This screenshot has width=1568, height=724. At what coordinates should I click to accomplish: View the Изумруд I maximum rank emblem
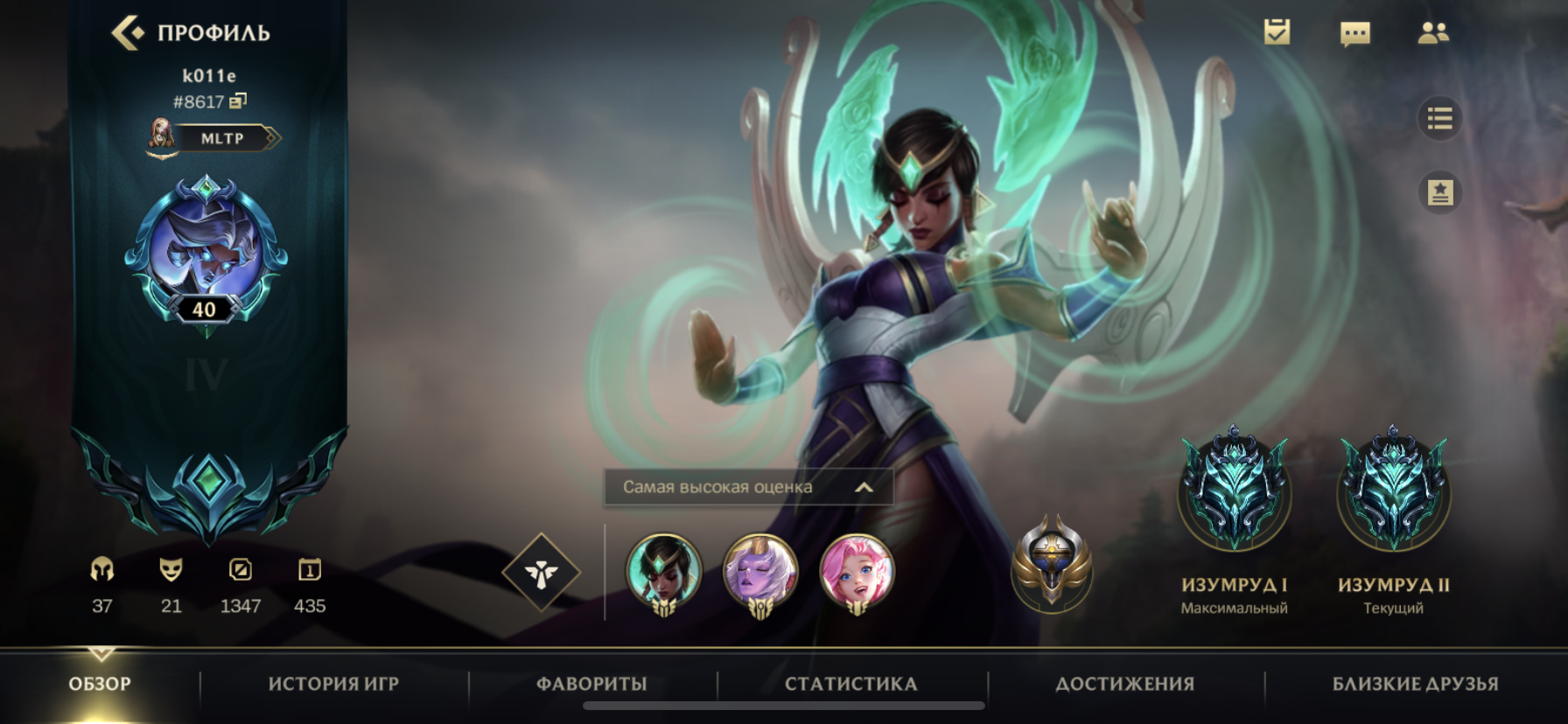coord(1234,490)
